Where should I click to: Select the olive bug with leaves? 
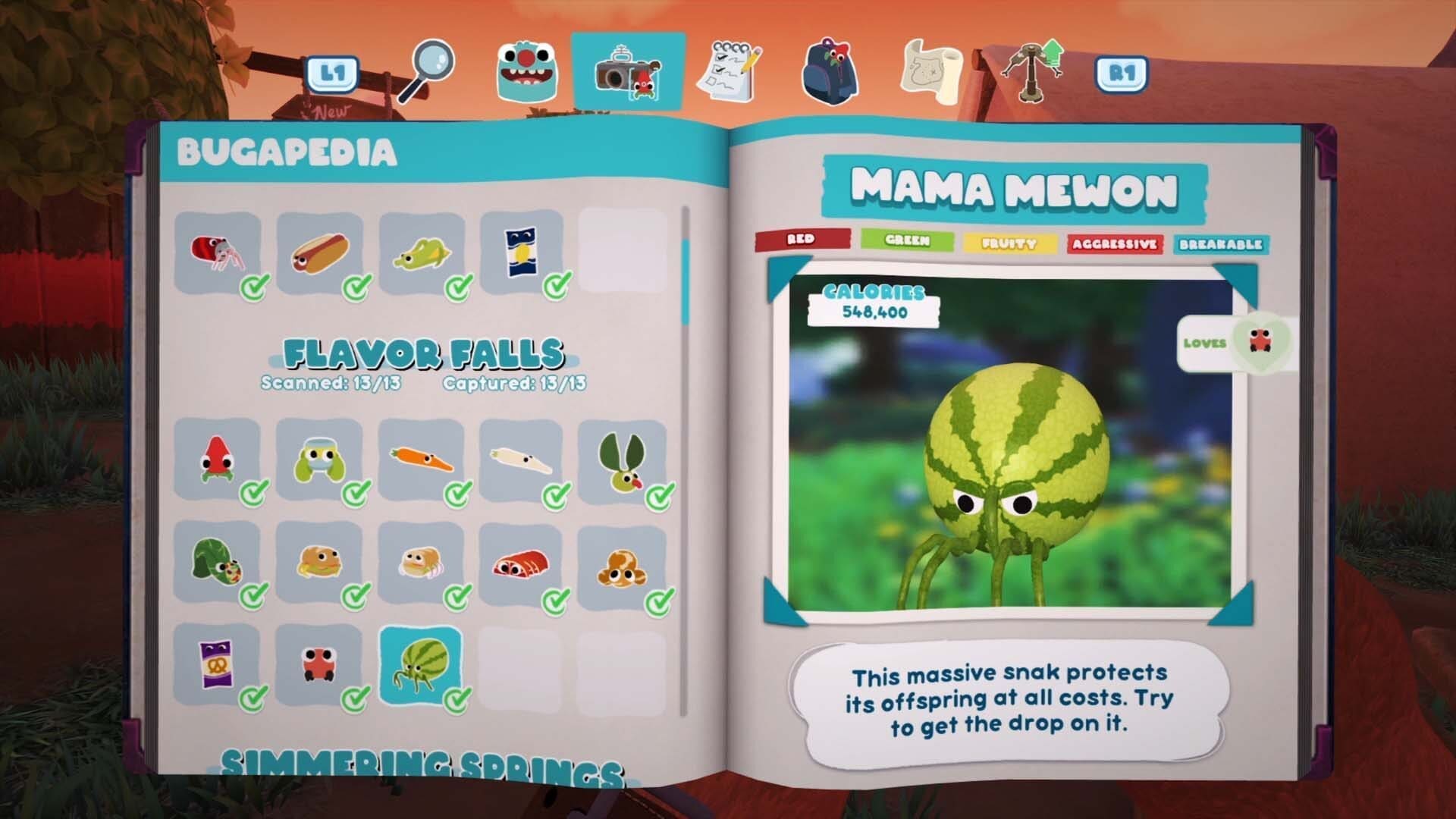[x=622, y=460]
